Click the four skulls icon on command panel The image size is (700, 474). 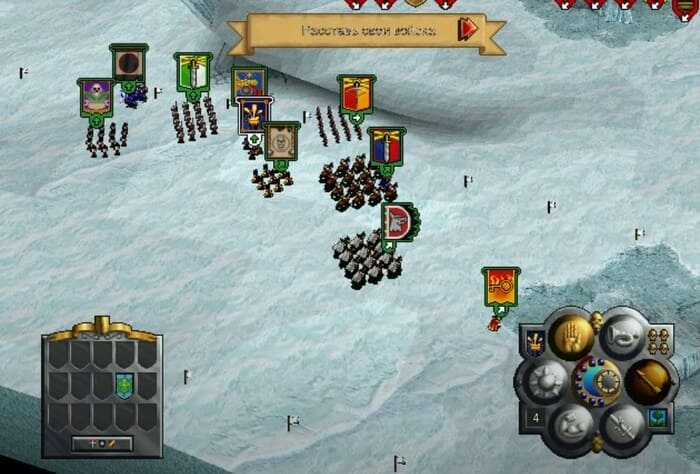pyautogui.click(x=658, y=339)
